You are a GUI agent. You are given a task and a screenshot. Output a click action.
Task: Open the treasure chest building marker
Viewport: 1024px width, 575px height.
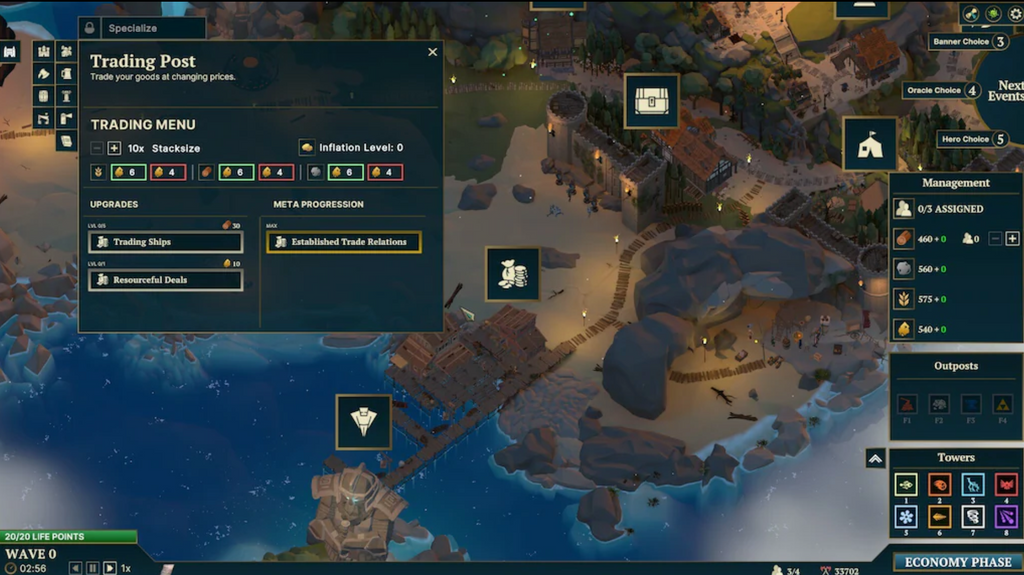[651, 100]
